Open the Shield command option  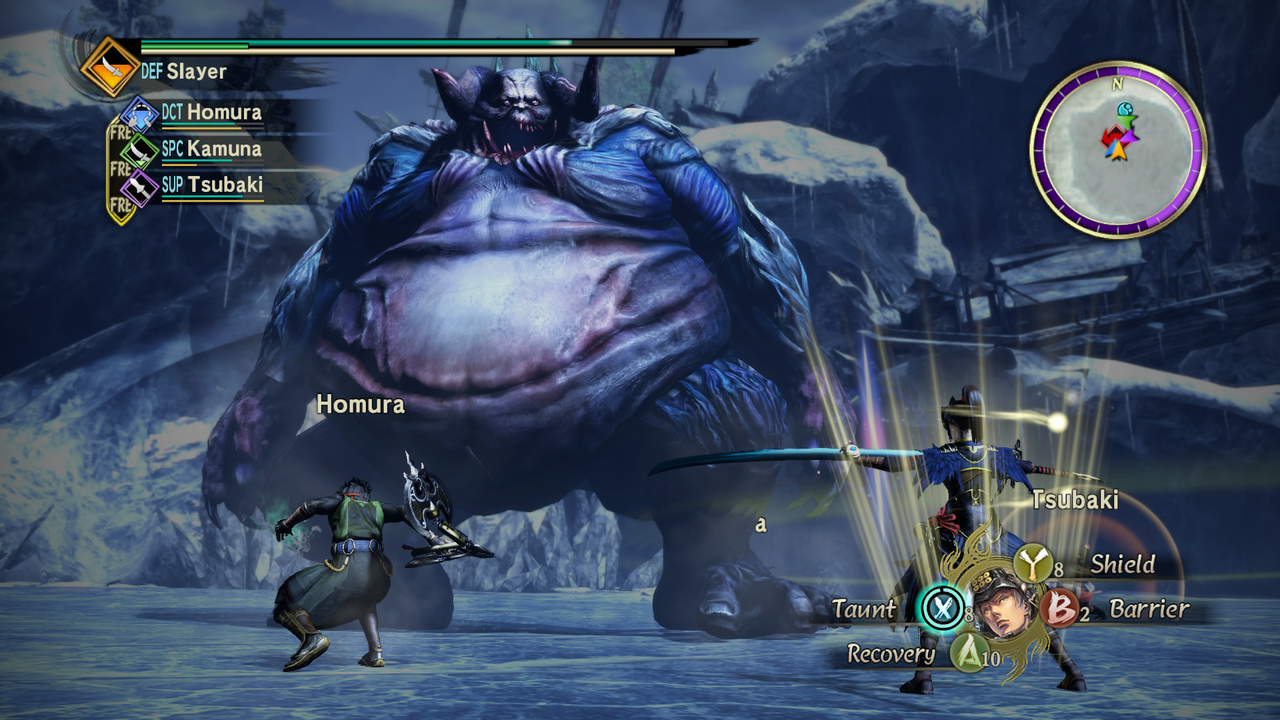pos(1124,564)
